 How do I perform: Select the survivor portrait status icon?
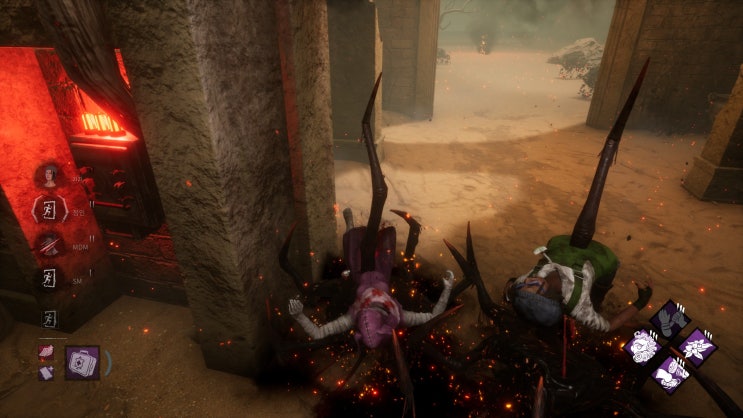click(48, 176)
